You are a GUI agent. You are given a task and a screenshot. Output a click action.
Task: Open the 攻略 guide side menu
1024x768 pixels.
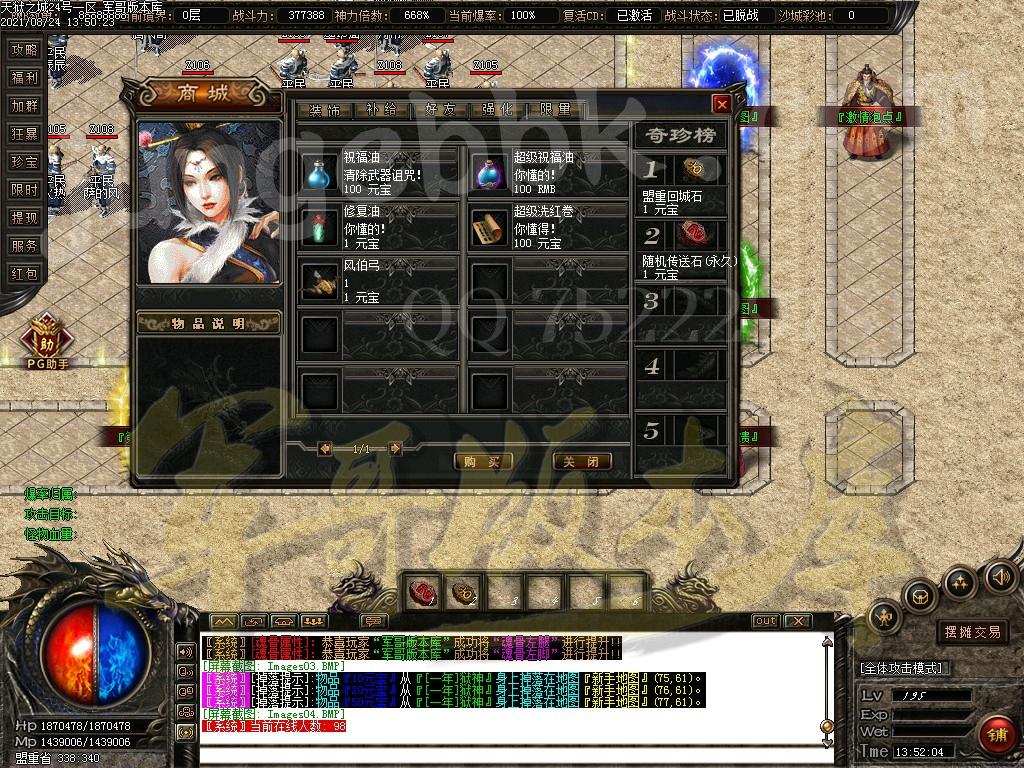[23, 50]
